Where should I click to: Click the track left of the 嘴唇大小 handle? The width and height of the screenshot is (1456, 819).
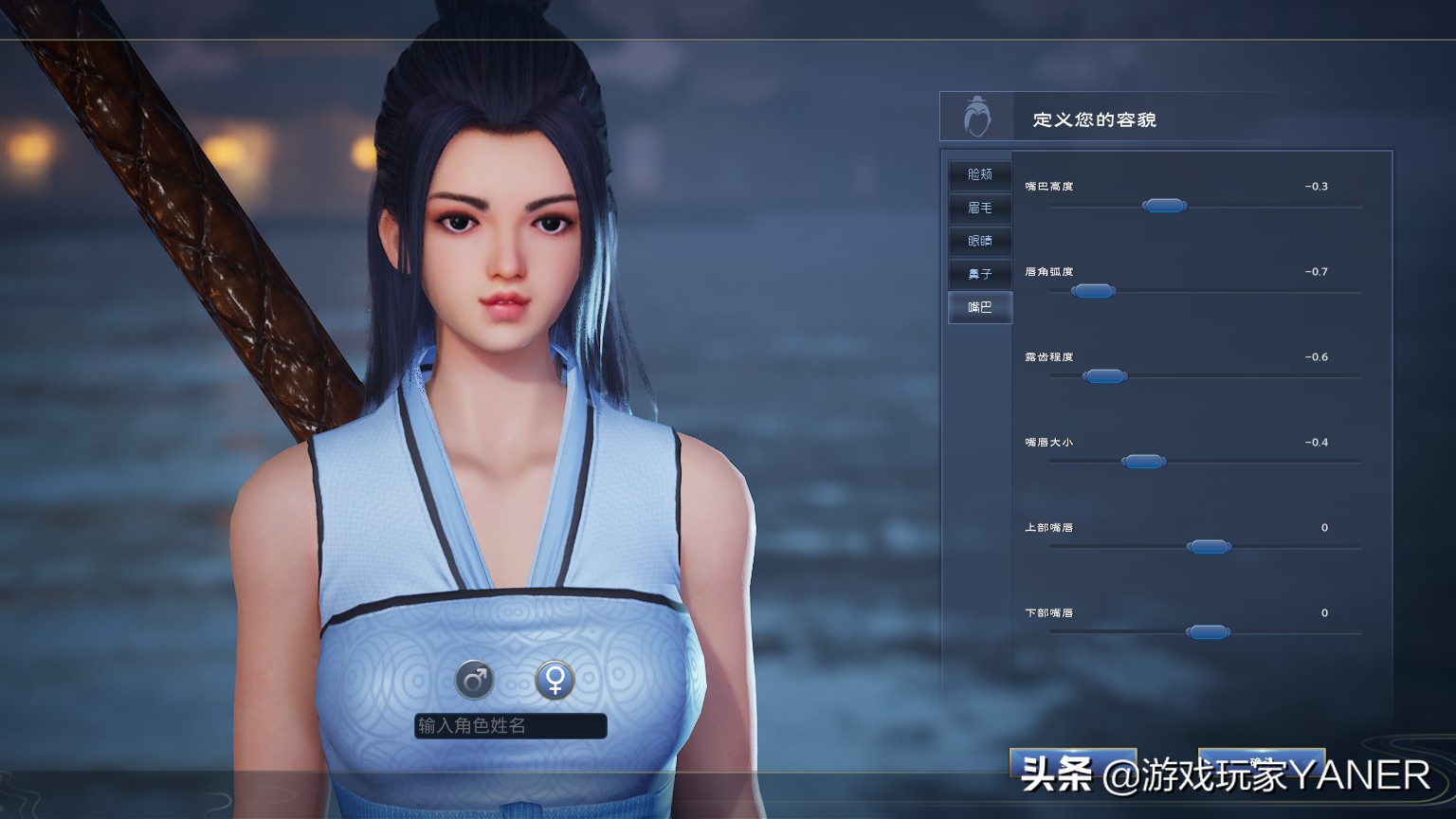tap(1081, 461)
